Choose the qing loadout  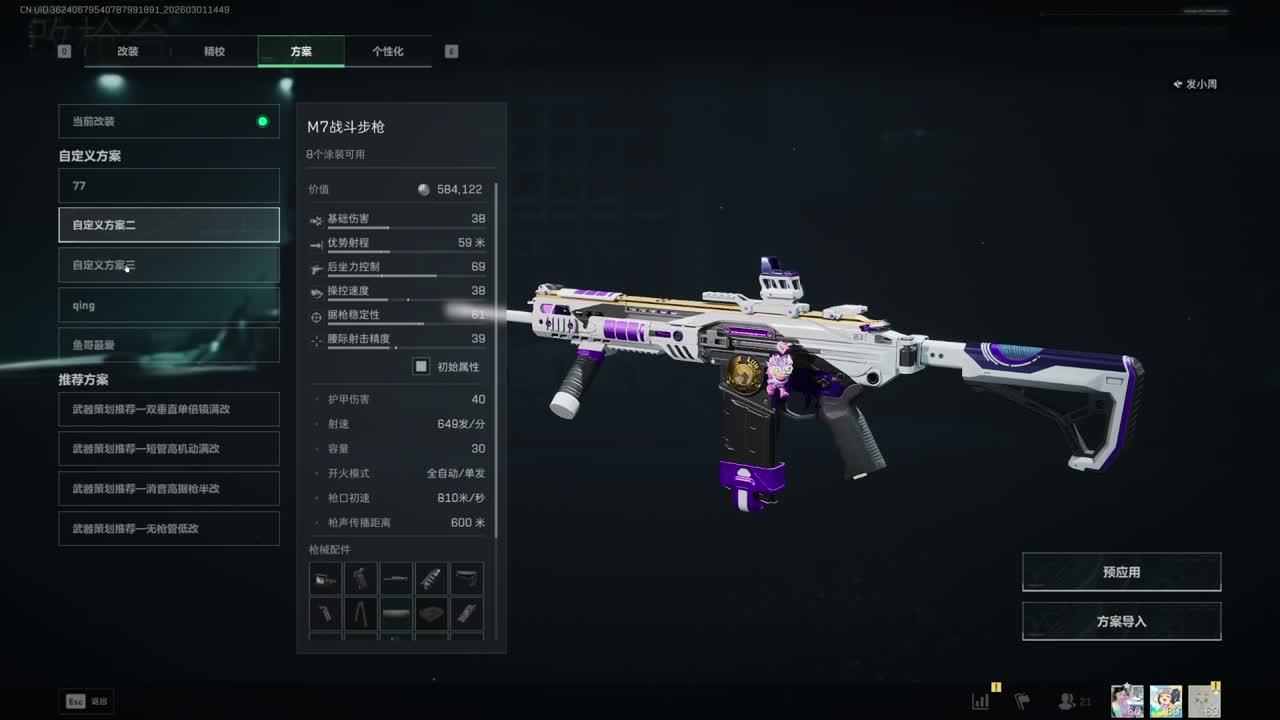[169, 305]
